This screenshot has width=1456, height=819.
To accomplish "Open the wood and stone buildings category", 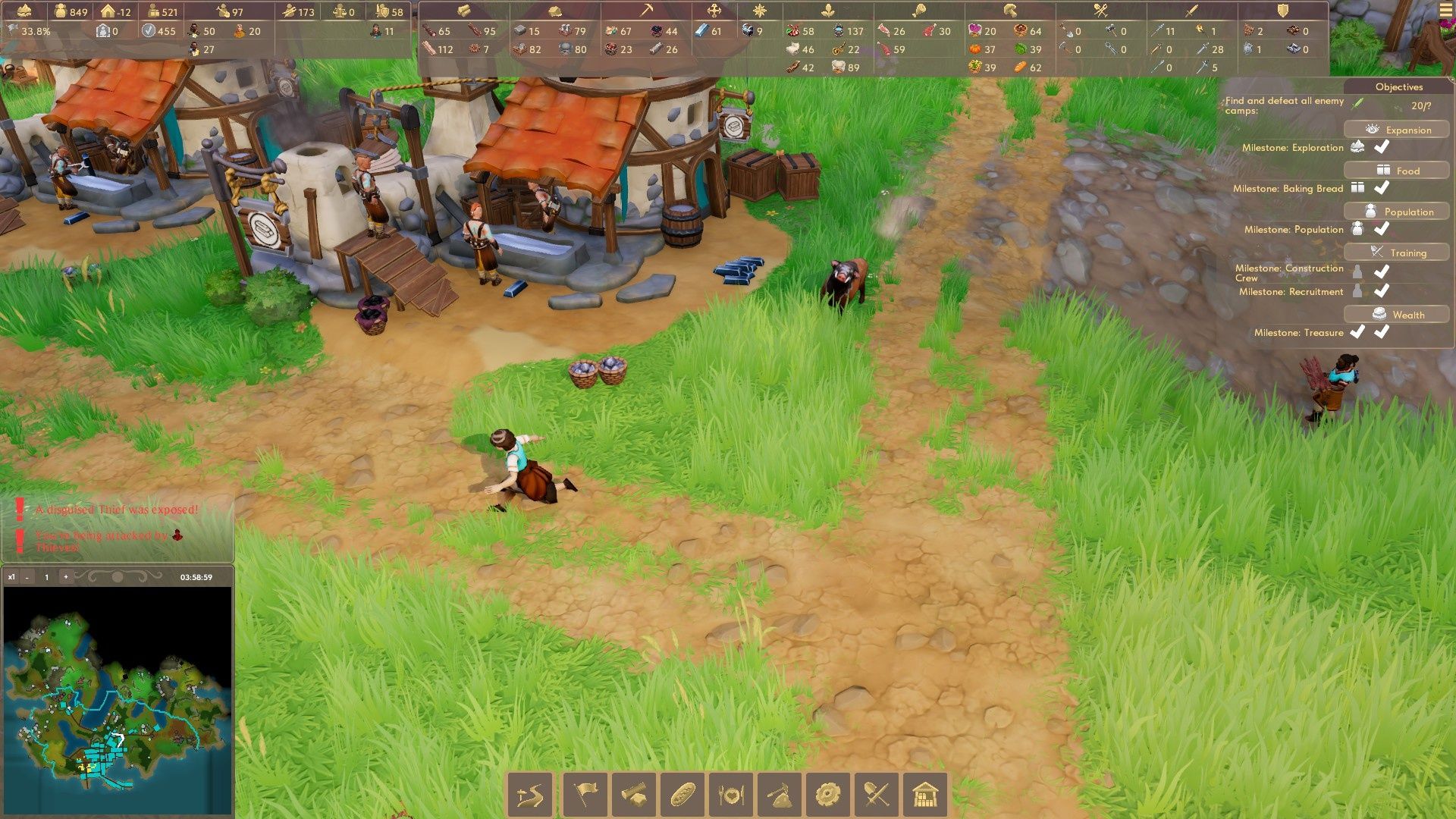I will (x=633, y=795).
